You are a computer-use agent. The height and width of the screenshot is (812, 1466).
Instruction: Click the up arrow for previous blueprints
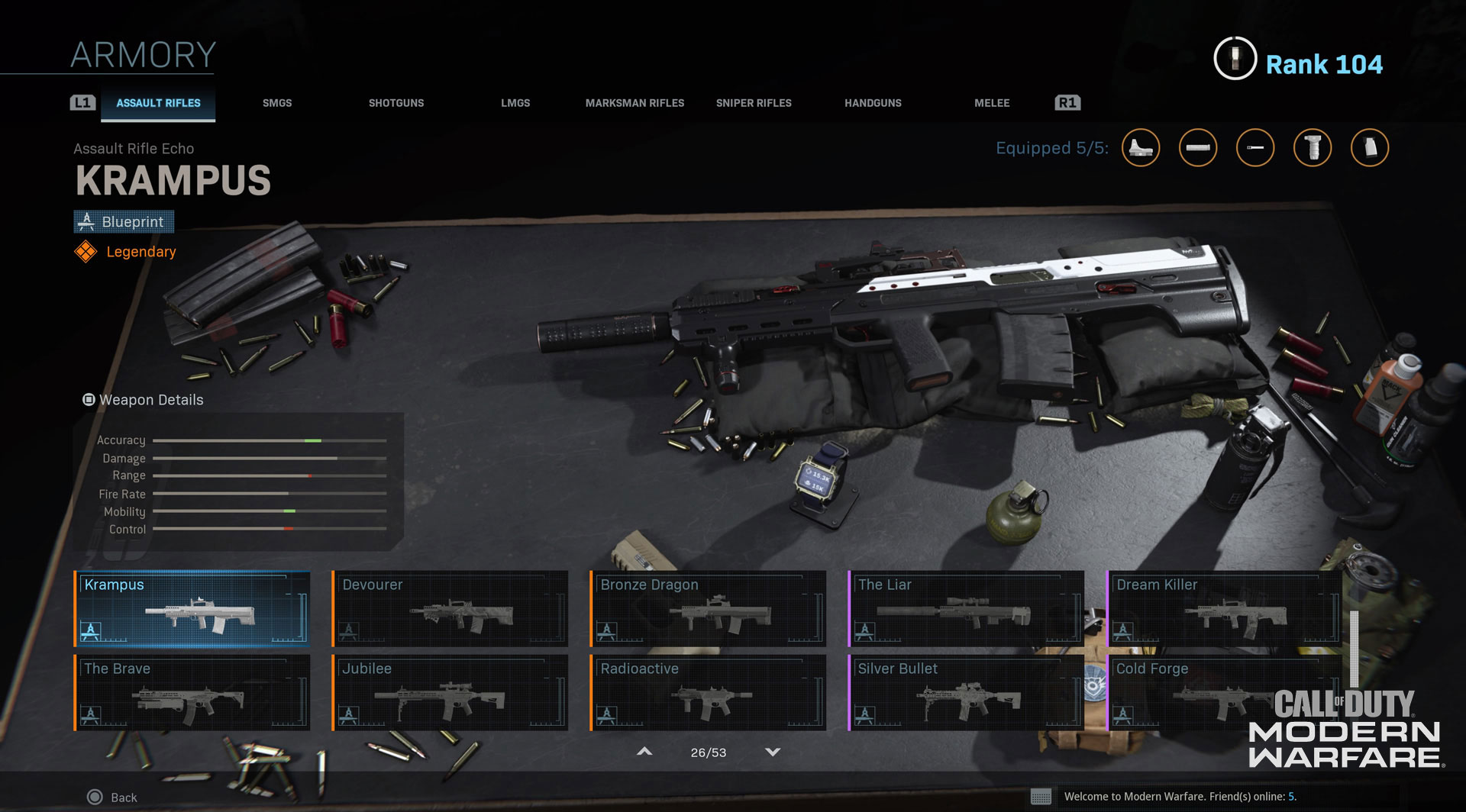[644, 752]
